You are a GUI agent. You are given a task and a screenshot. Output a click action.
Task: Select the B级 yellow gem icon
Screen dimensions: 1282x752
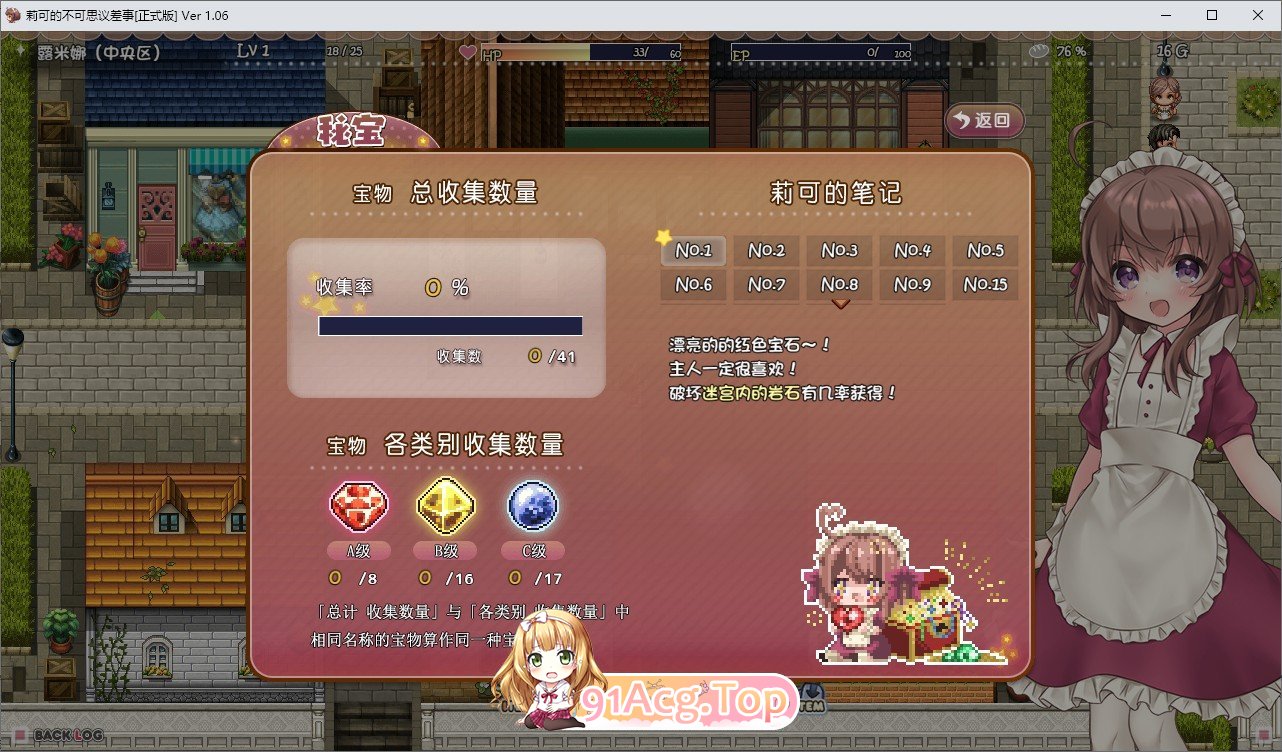coord(445,506)
